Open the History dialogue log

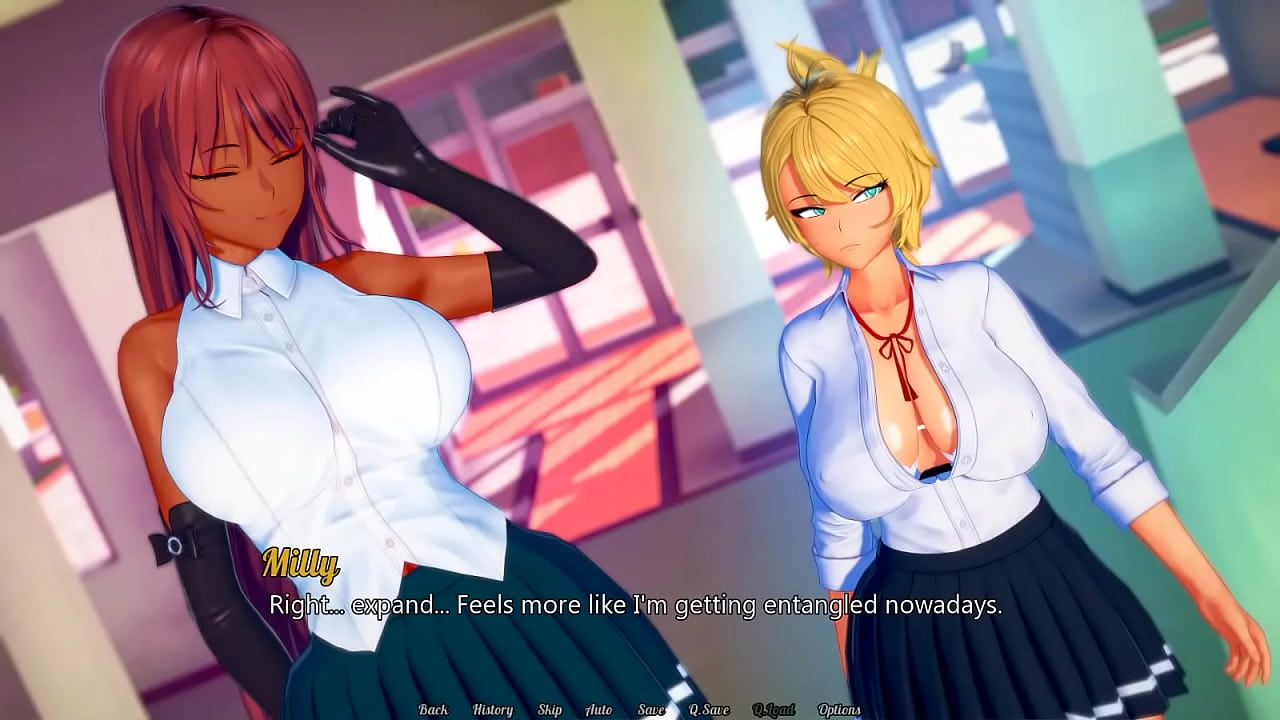click(x=491, y=708)
